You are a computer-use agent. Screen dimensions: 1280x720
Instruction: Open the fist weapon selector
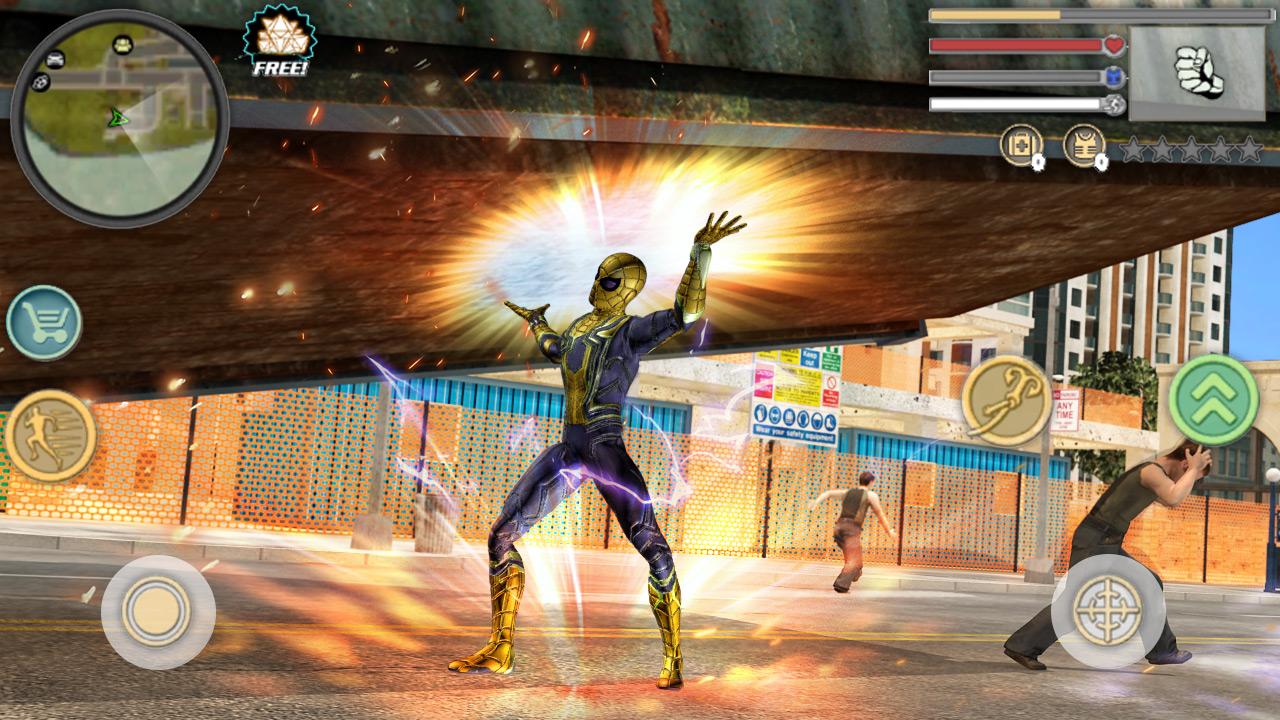tap(1197, 74)
